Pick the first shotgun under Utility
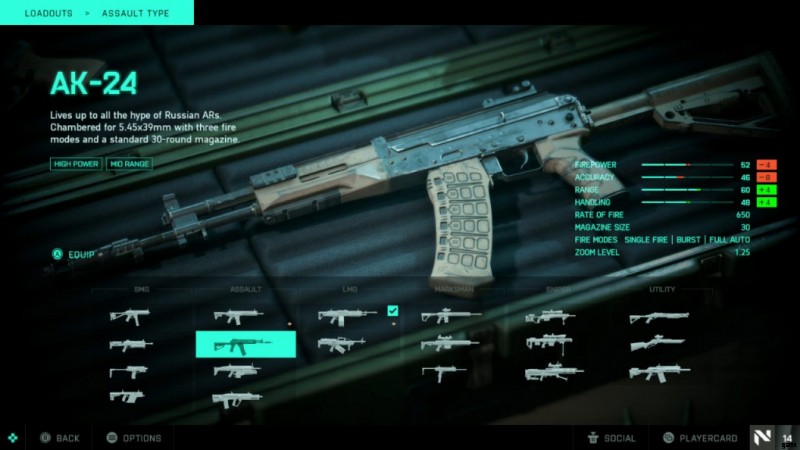800x450 pixels. pos(659,318)
